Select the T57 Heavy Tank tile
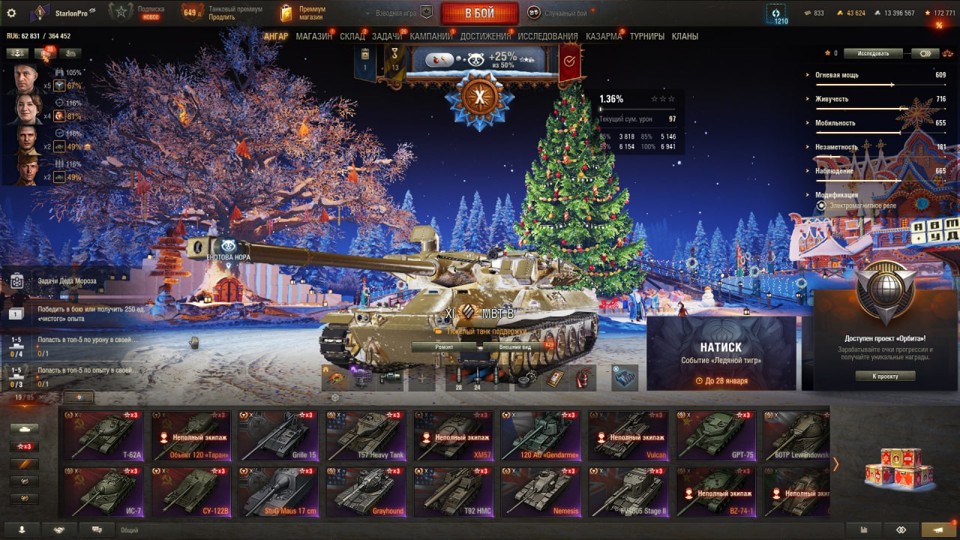This screenshot has width=960, height=540. [367, 436]
